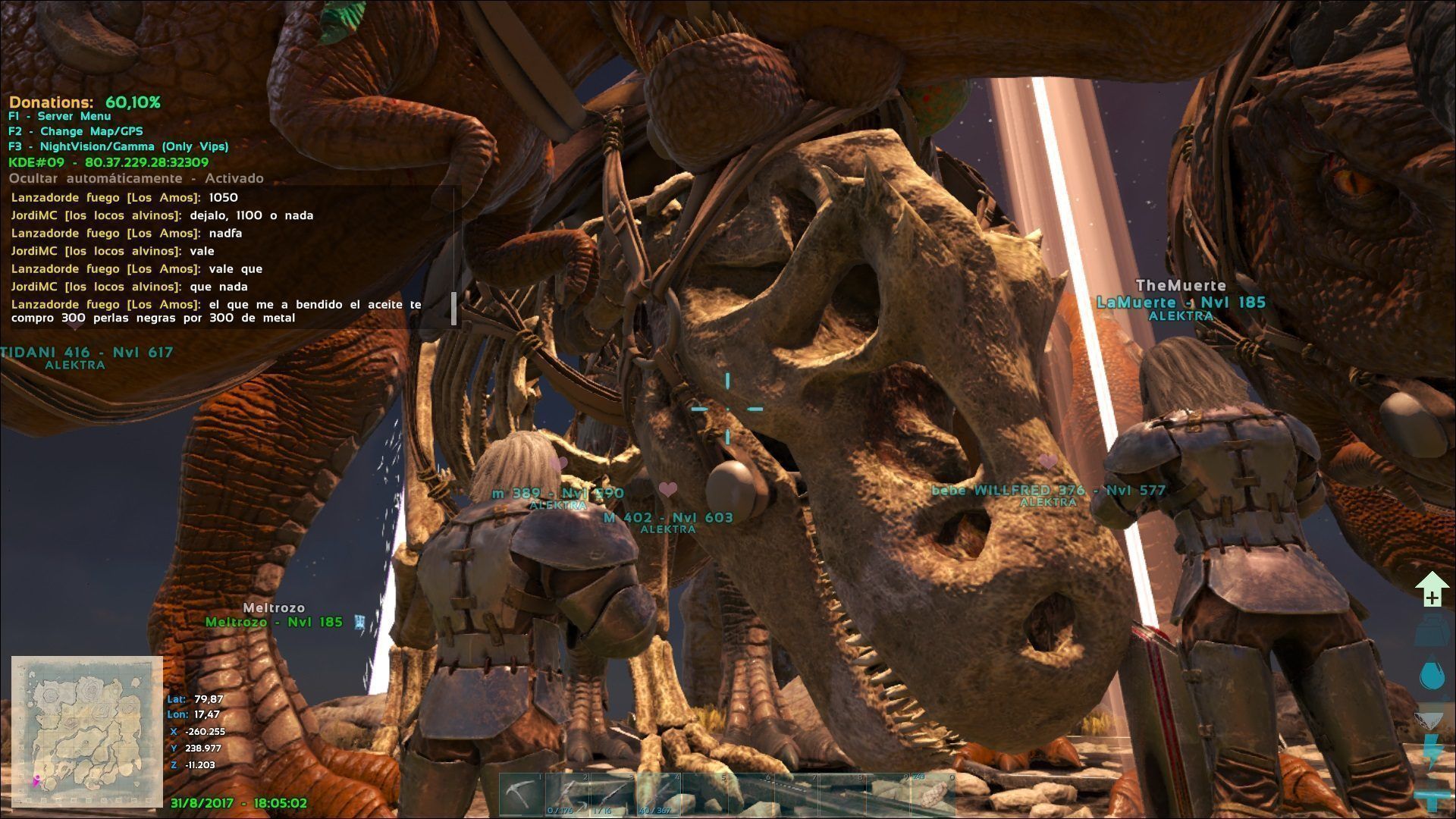
Task: Use the hotbar item stack of 248
Action: tap(933, 795)
